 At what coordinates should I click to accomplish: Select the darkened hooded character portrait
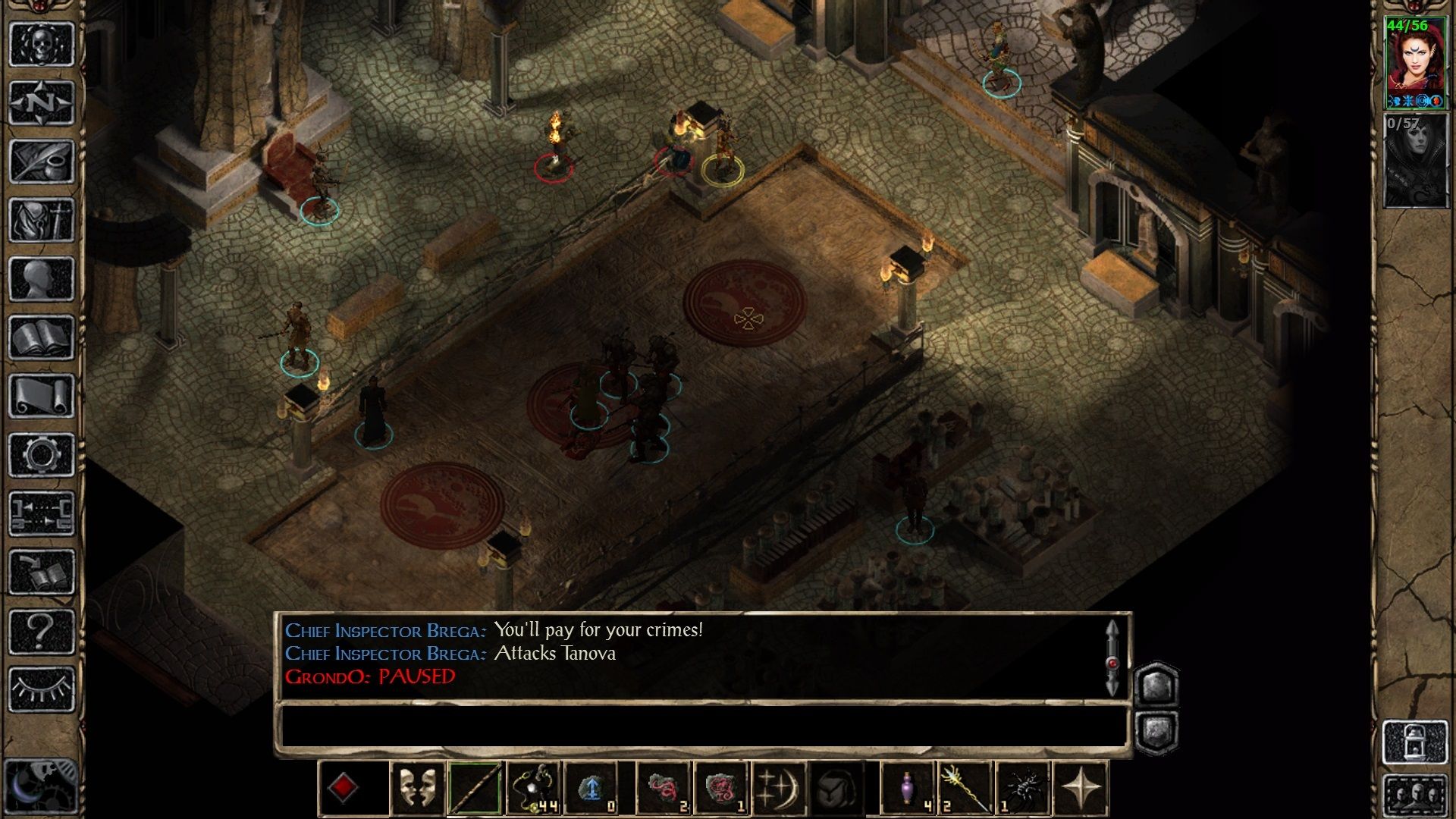[x=1415, y=161]
